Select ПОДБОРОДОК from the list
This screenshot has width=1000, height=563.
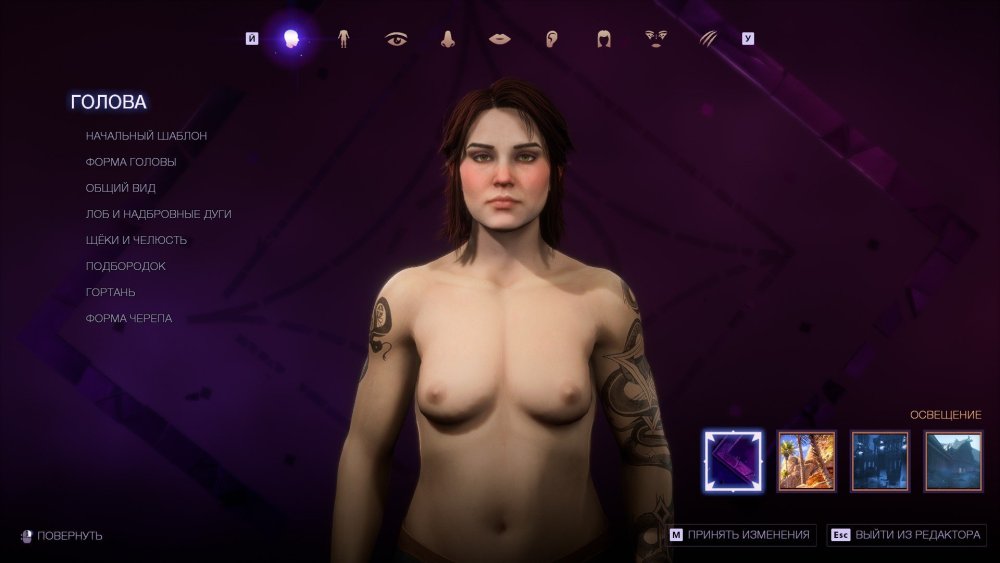(125, 266)
